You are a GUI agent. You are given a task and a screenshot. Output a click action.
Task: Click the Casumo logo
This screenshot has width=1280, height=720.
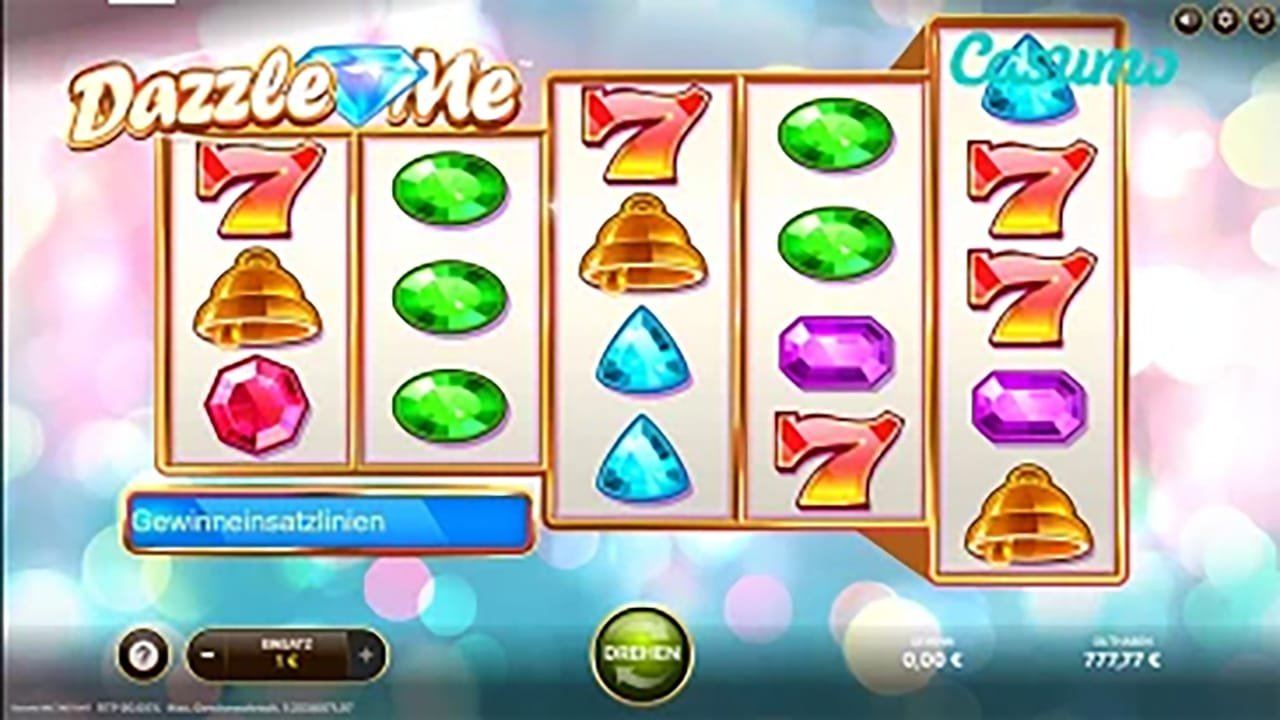tap(1063, 60)
